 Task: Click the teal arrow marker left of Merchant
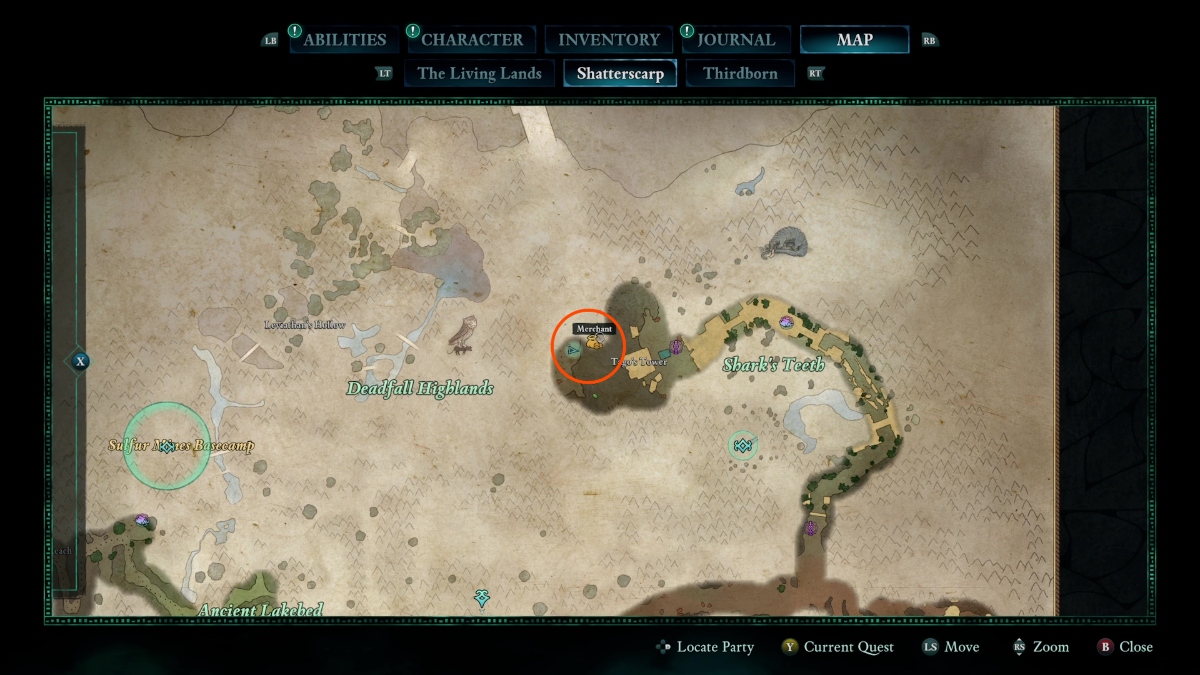(573, 351)
